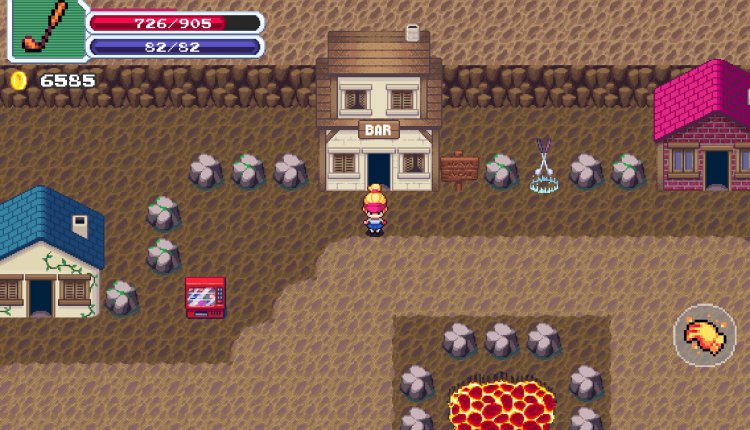Viewport: 750px width, 430px height.
Task: Activate the flaming fist ability button
Action: 705,336
